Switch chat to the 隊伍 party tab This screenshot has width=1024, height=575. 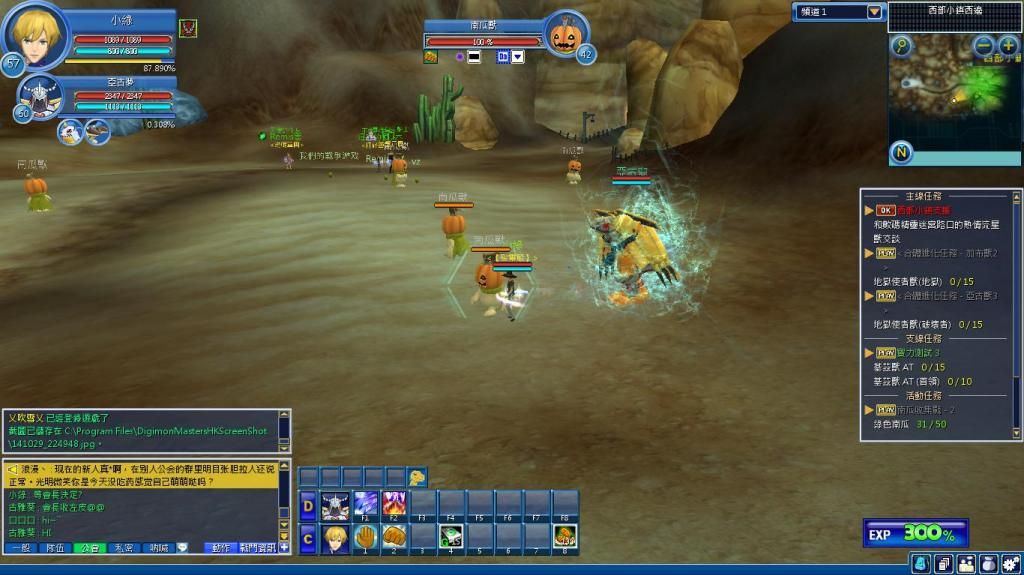[55, 548]
